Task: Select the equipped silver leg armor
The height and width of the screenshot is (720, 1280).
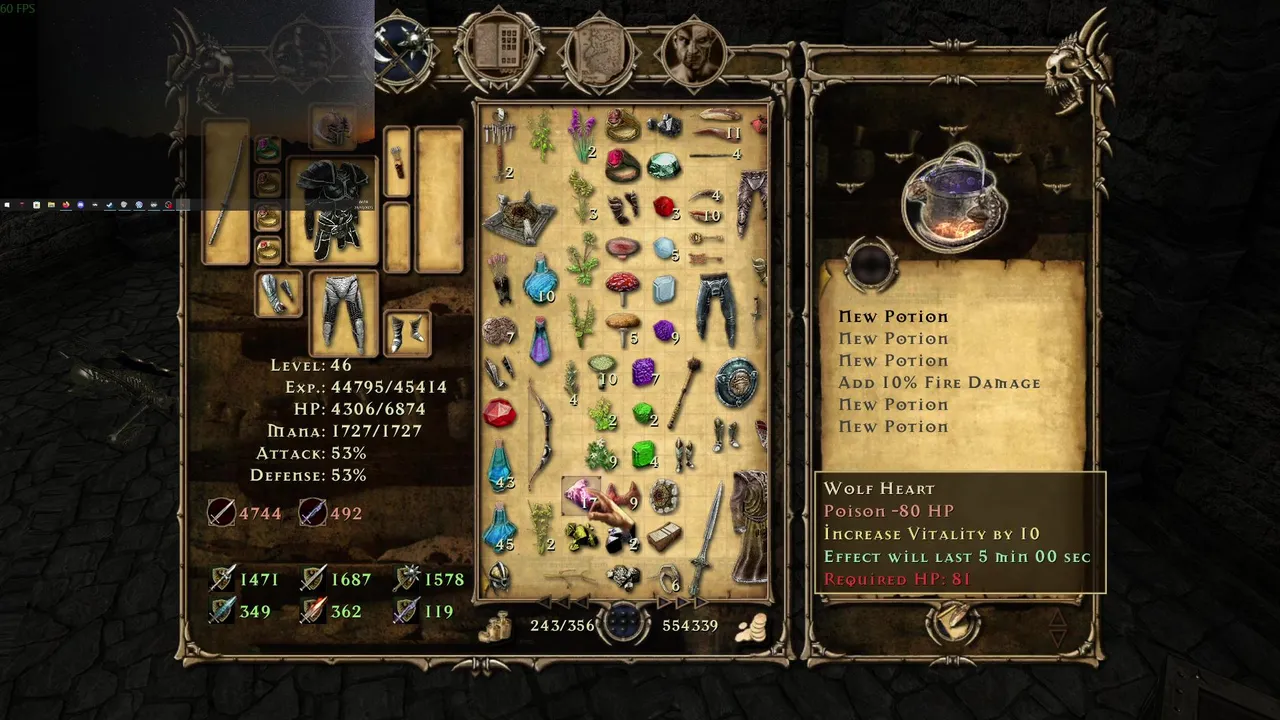Action: coord(343,312)
